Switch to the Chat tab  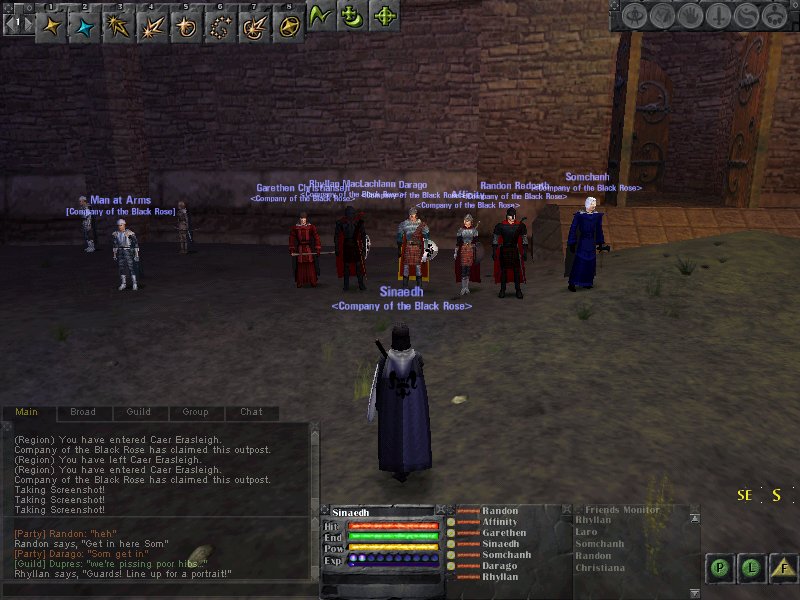(x=251, y=412)
